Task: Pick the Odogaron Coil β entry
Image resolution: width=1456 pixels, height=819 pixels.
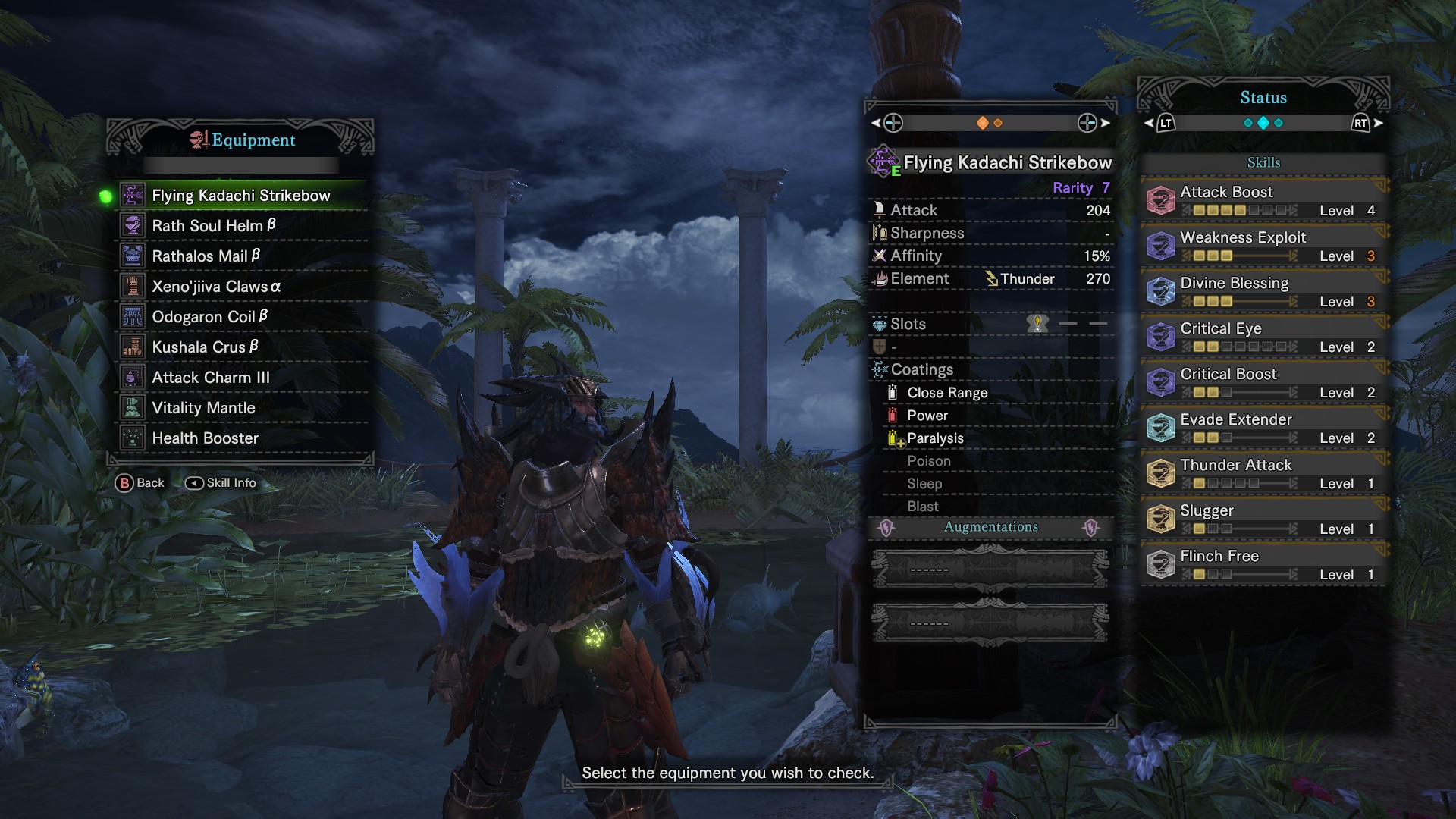Action: tap(210, 317)
